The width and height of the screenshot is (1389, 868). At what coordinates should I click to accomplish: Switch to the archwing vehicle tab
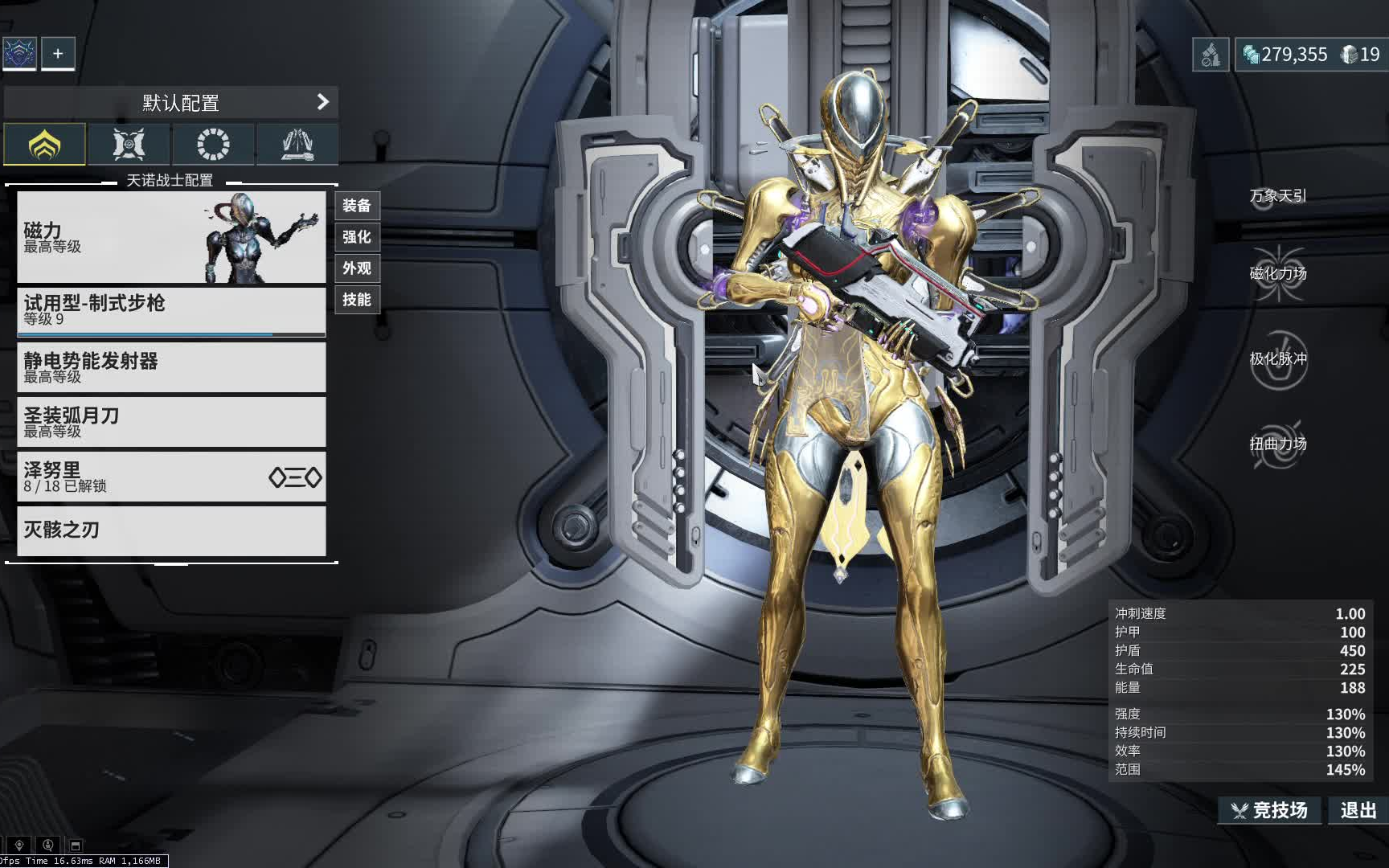coord(297,145)
